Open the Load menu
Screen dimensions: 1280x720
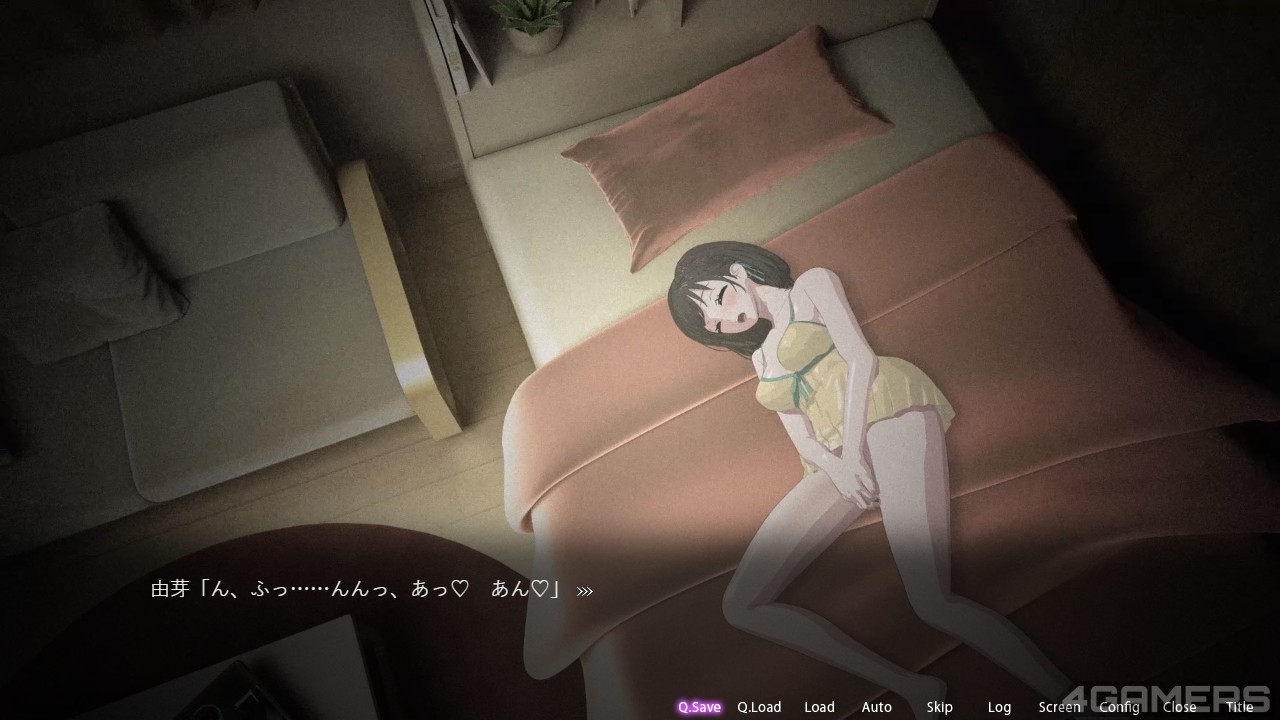[819, 707]
